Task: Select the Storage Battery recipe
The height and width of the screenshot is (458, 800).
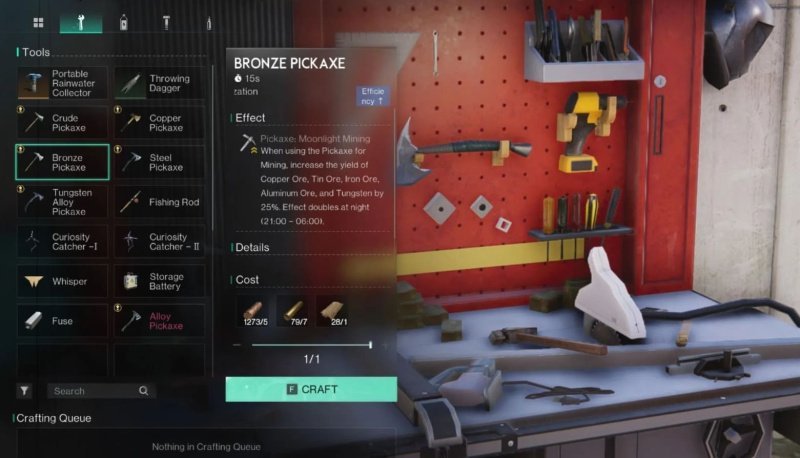Action: [159, 281]
